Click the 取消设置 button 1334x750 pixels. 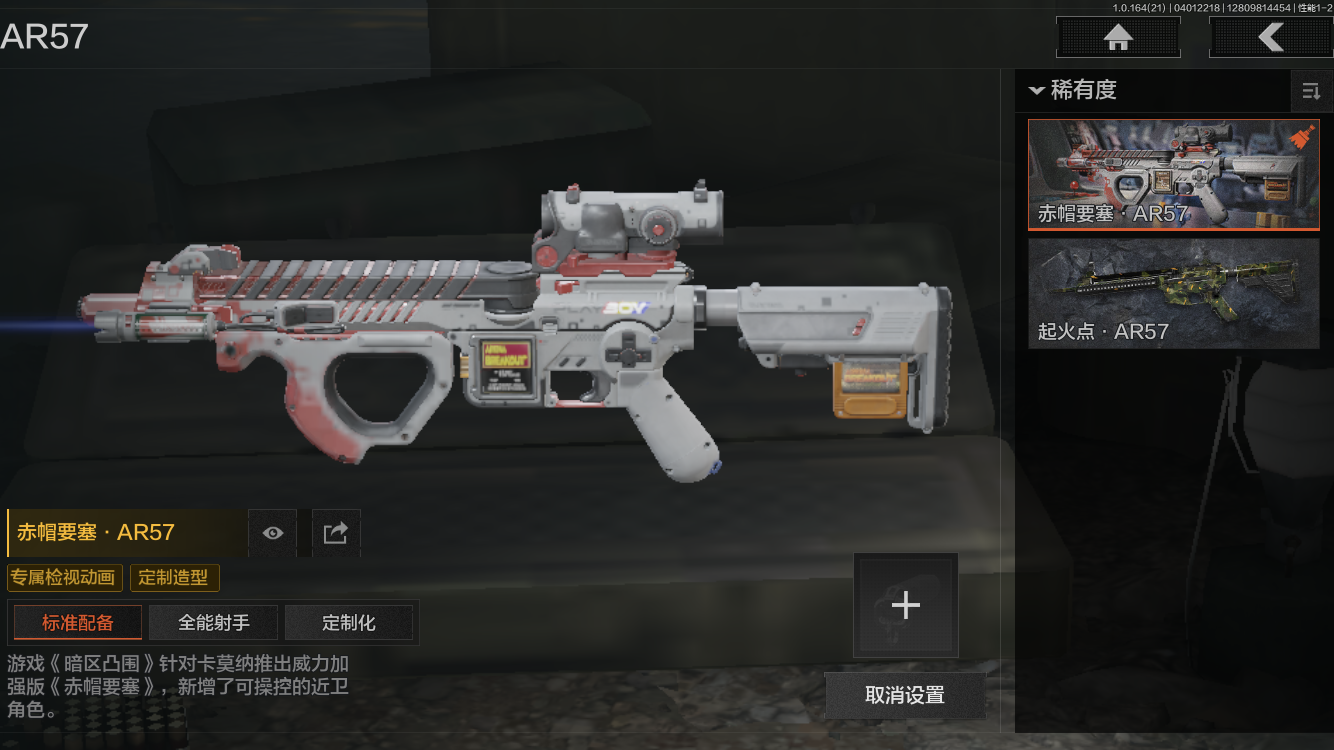click(905, 695)
